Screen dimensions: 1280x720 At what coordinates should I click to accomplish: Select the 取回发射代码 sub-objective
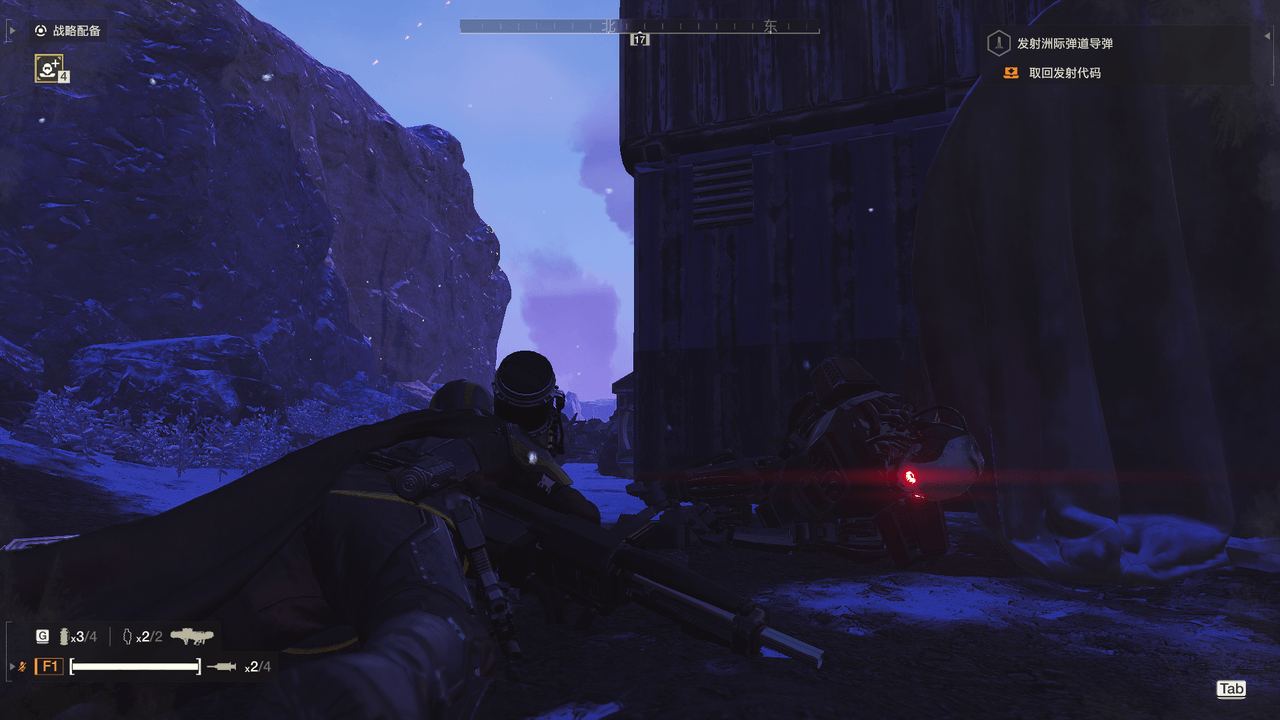[x=1064, y=73]
